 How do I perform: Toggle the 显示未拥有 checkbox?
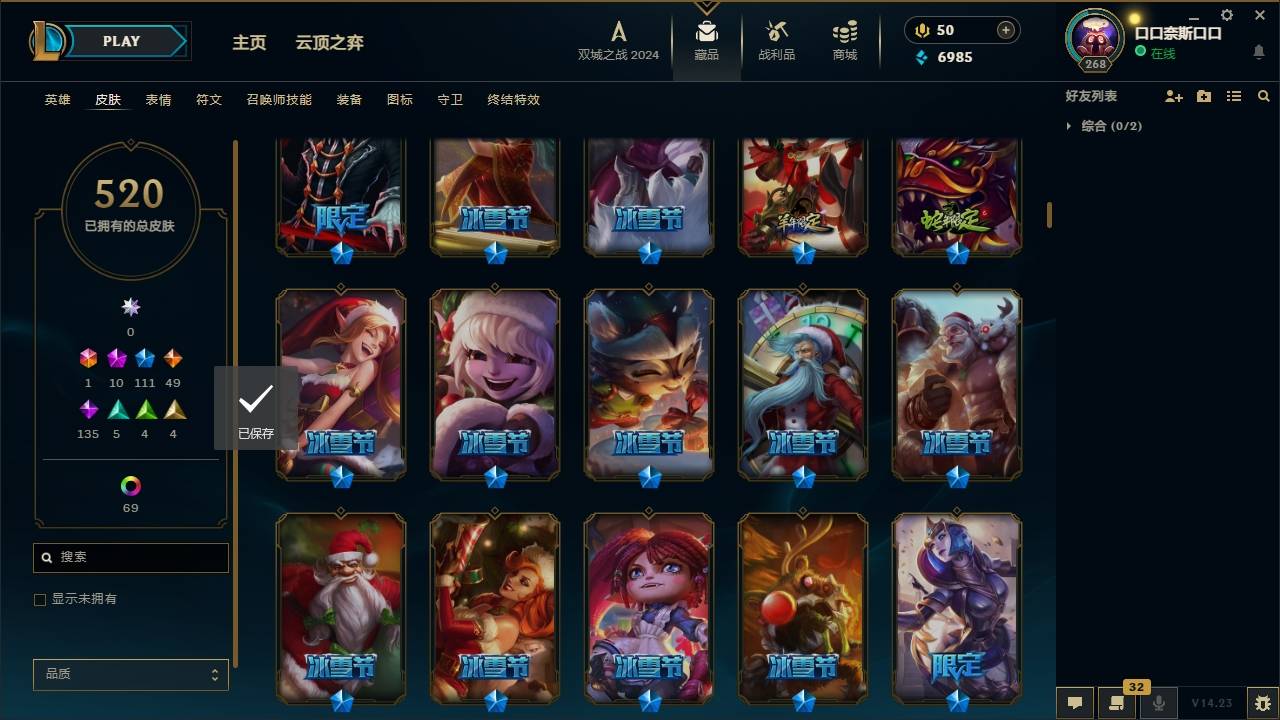click(40, 599)
